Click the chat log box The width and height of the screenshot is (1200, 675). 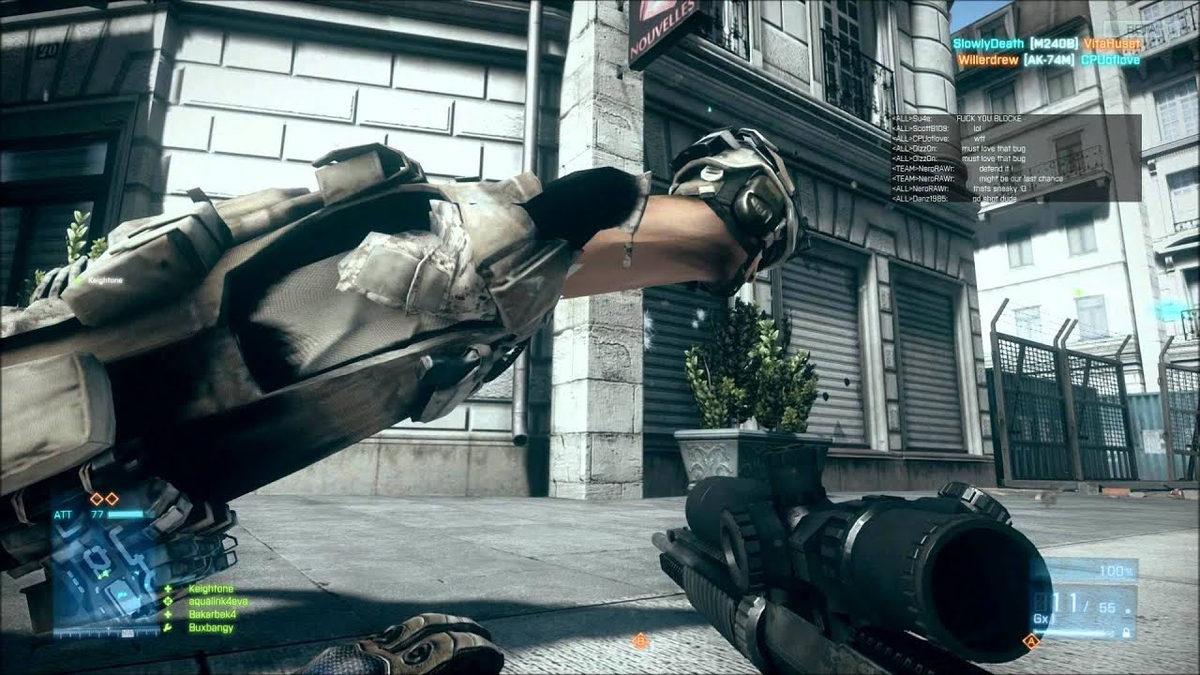click(1015, 157)
